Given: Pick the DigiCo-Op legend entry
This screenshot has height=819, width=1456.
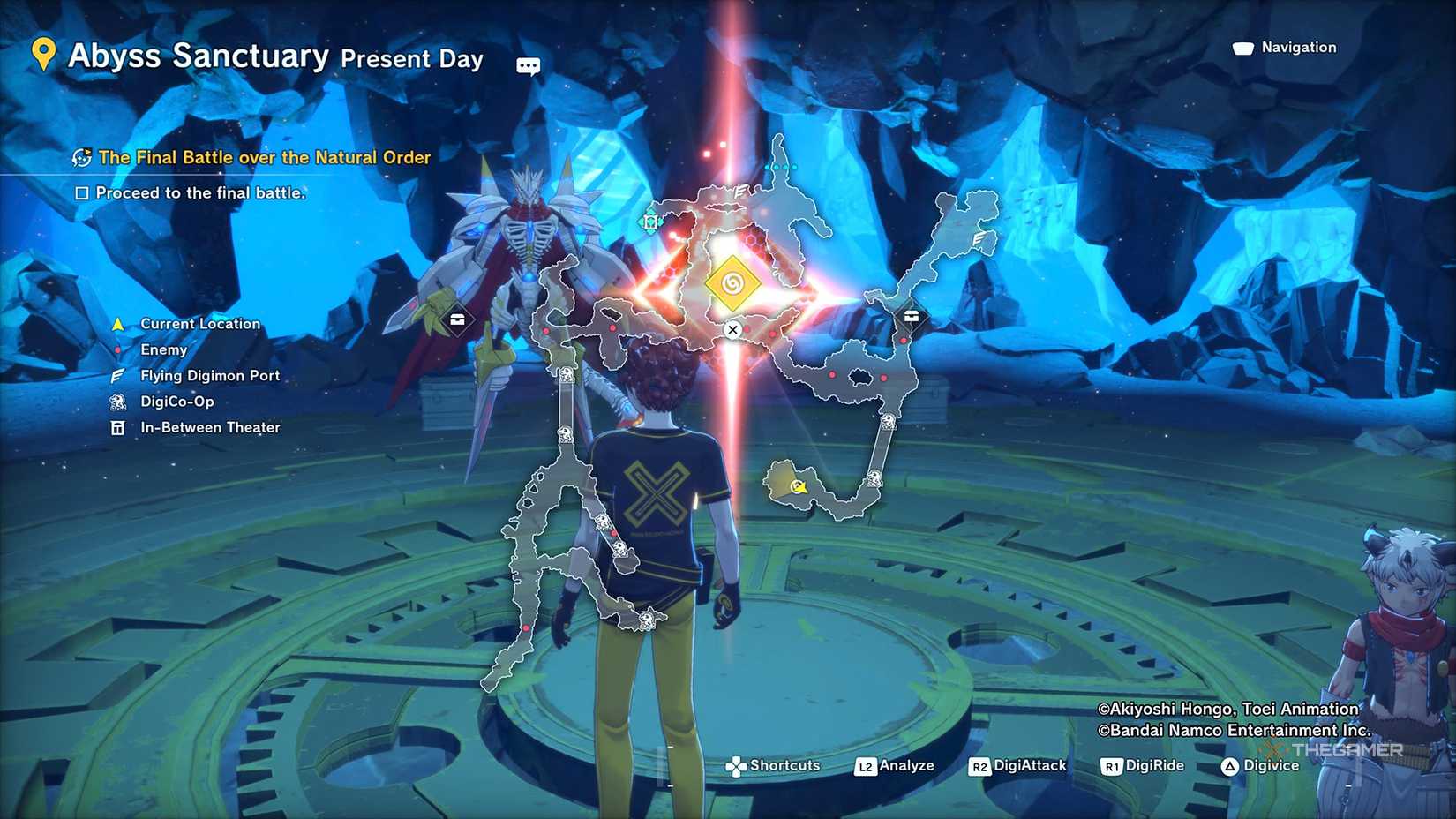Looking at the screenshot, I should (176, 402).
